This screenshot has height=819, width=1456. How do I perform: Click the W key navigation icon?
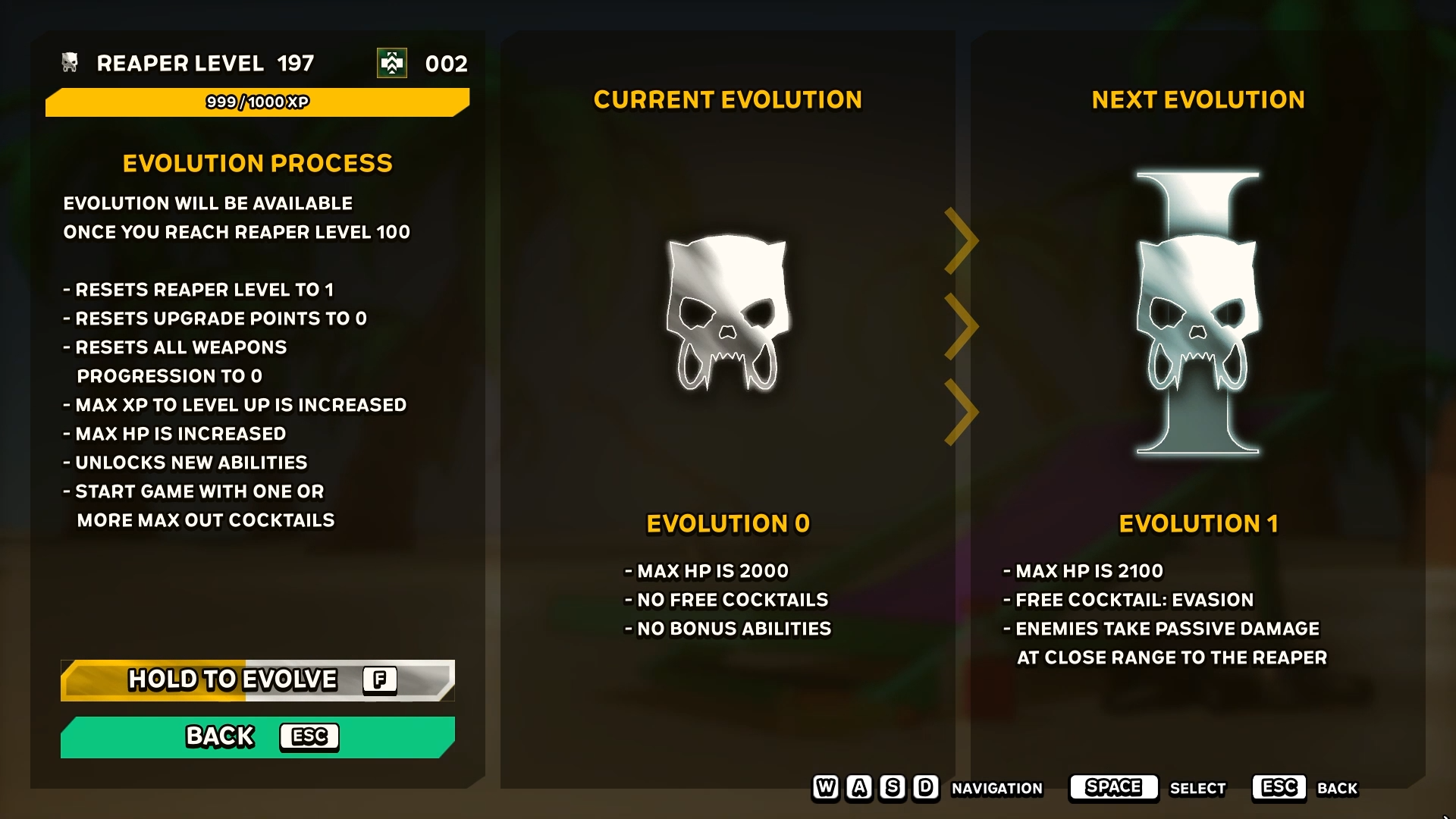(x=825, y=789)
